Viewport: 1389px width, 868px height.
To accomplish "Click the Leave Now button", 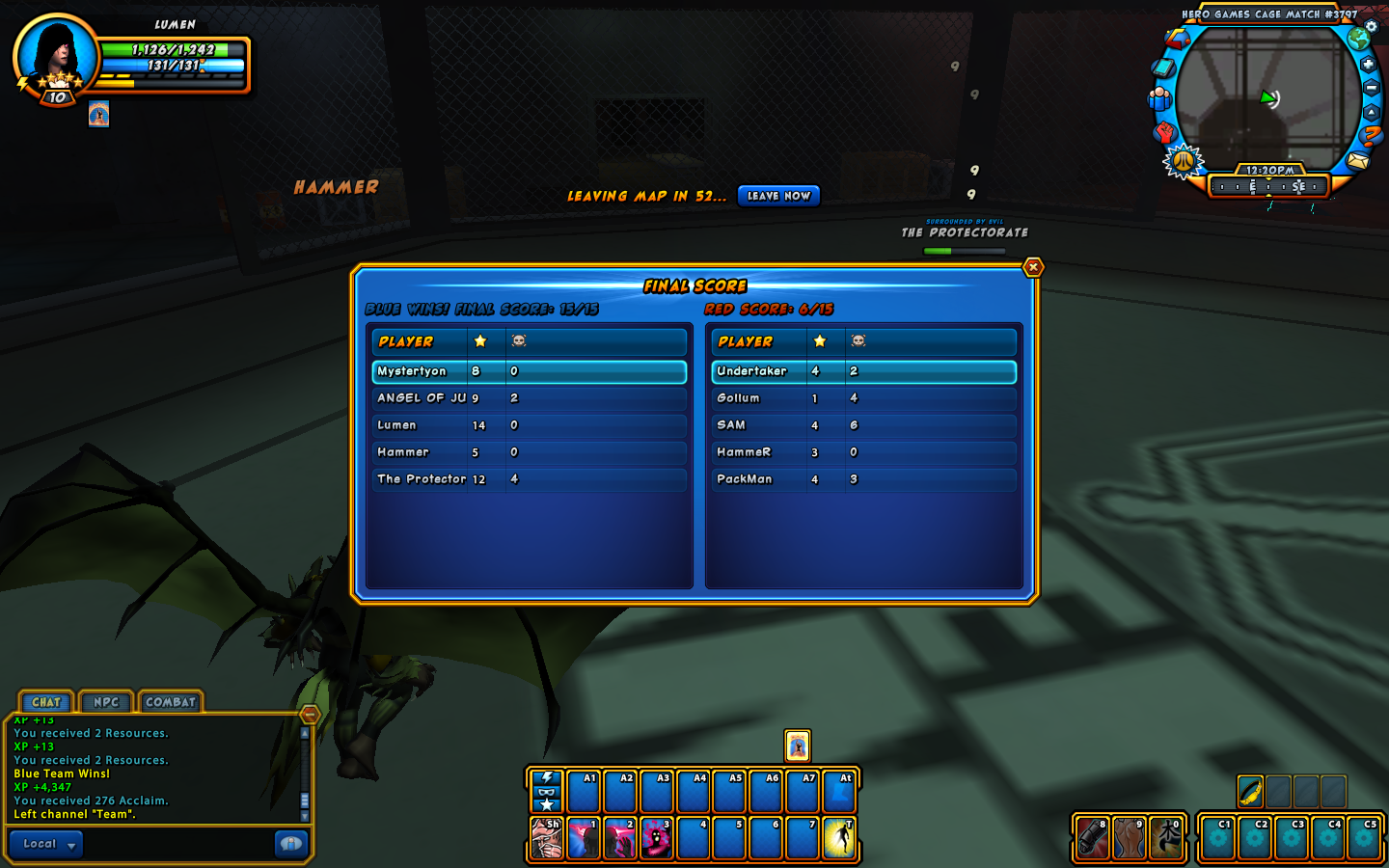I will pyautogui.click(x=778, y=196).
